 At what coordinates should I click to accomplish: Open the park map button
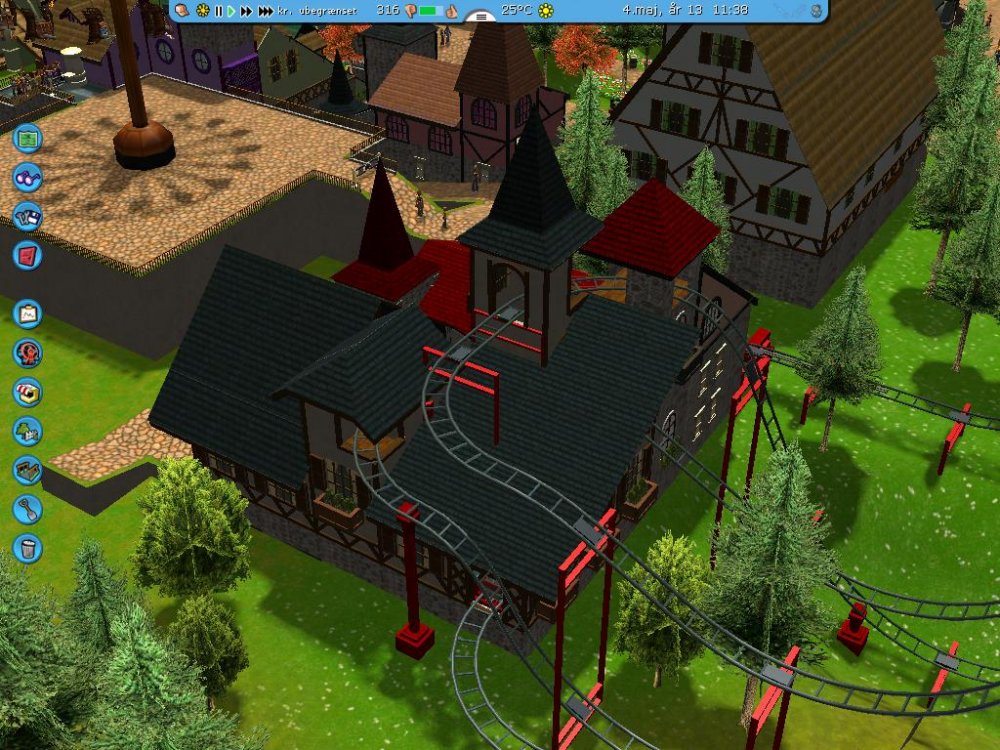pos(28,137)
